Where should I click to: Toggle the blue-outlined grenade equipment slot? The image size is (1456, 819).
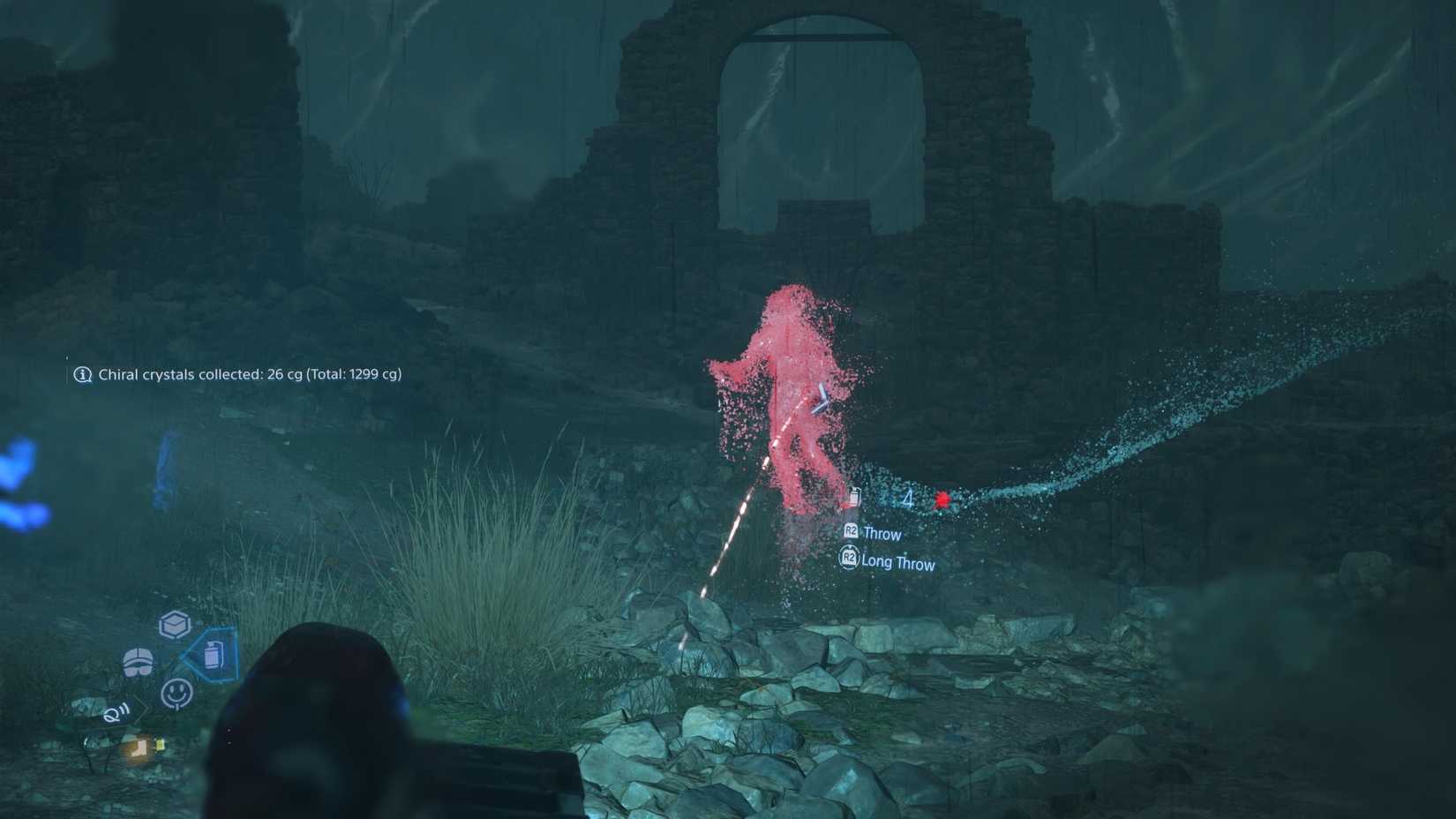pyautogui.click(x=214, y=657)
